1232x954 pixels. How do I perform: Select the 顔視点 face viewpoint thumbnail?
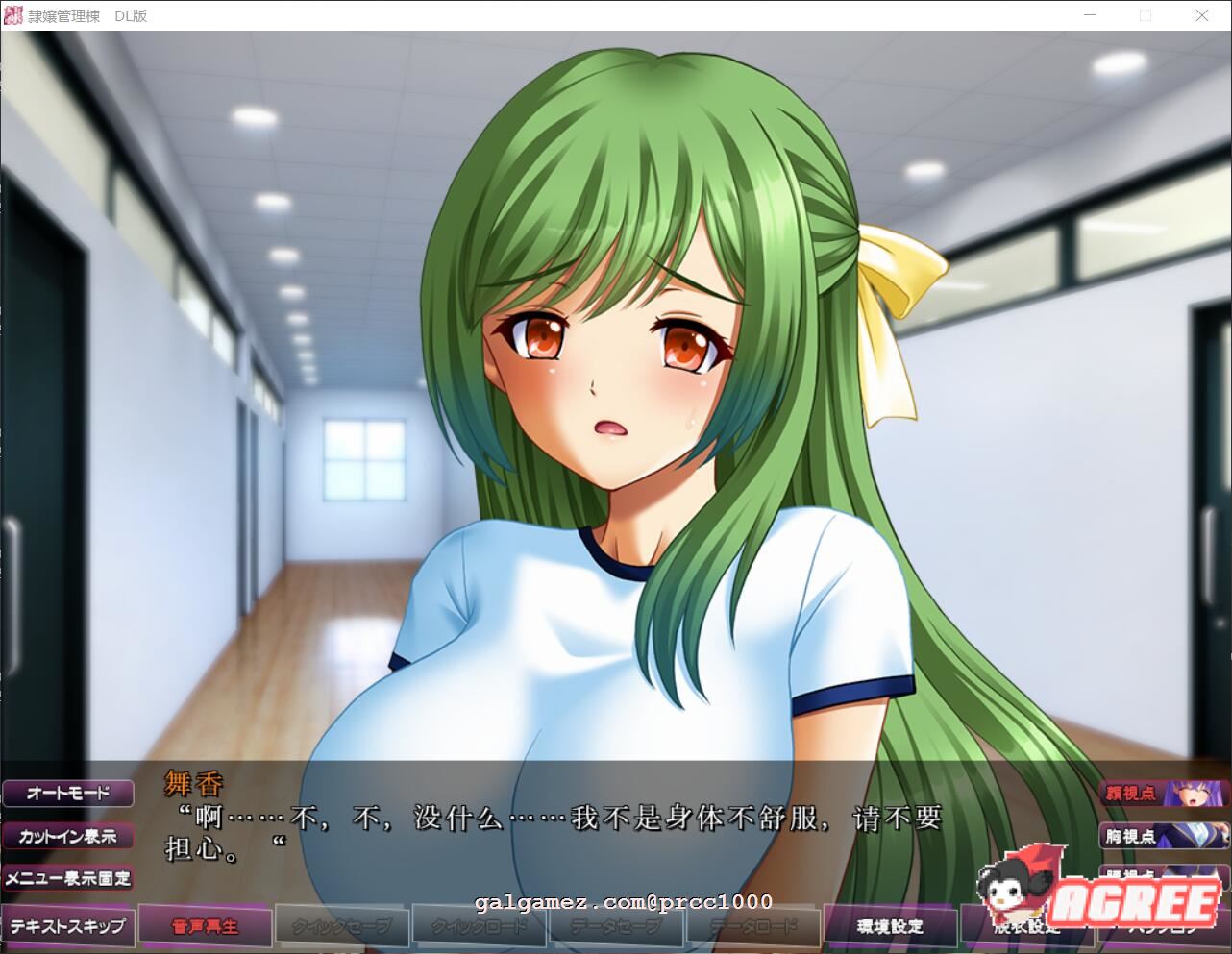[1129, 794]
